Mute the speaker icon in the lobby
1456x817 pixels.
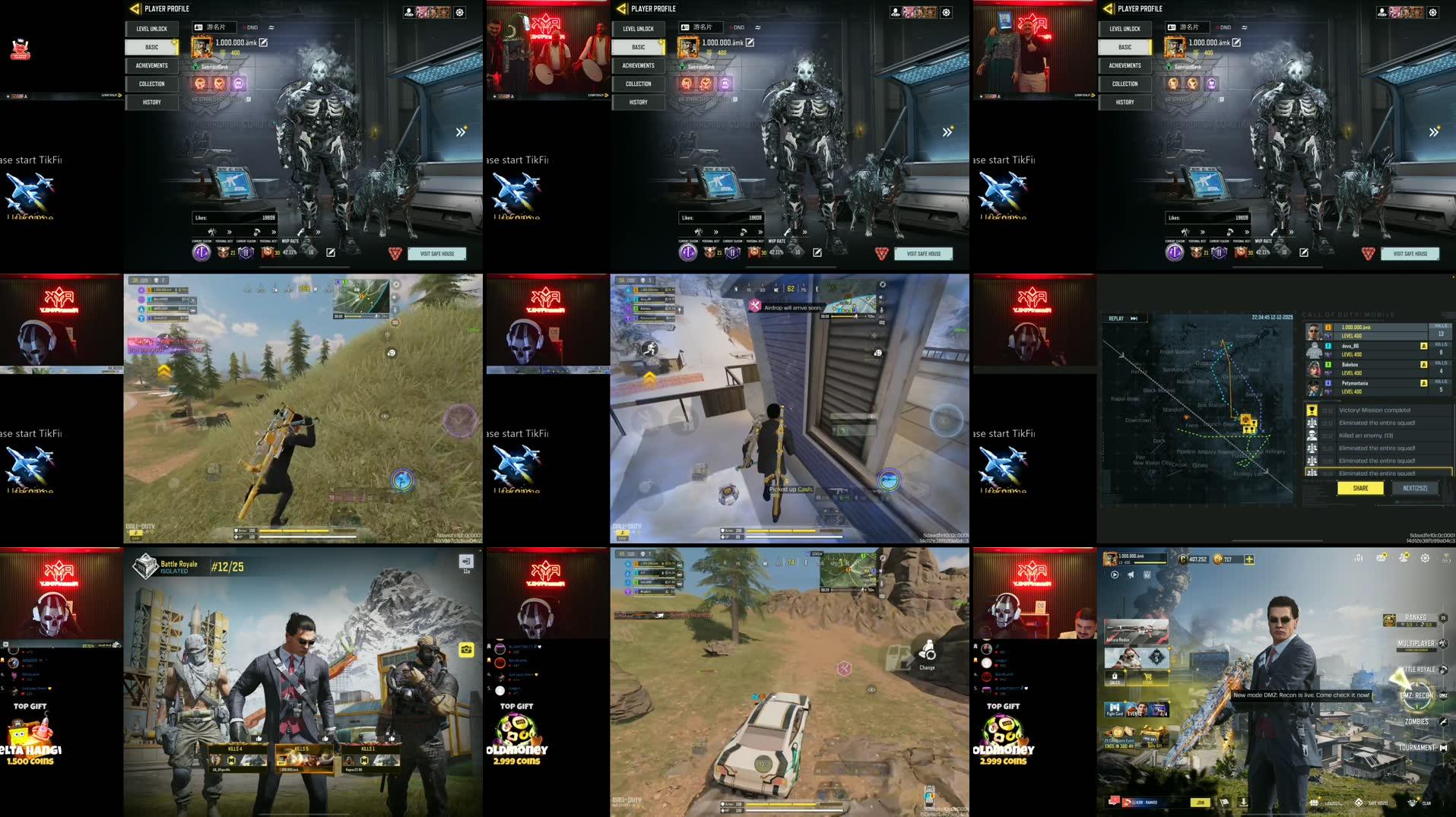(1131, 574)
